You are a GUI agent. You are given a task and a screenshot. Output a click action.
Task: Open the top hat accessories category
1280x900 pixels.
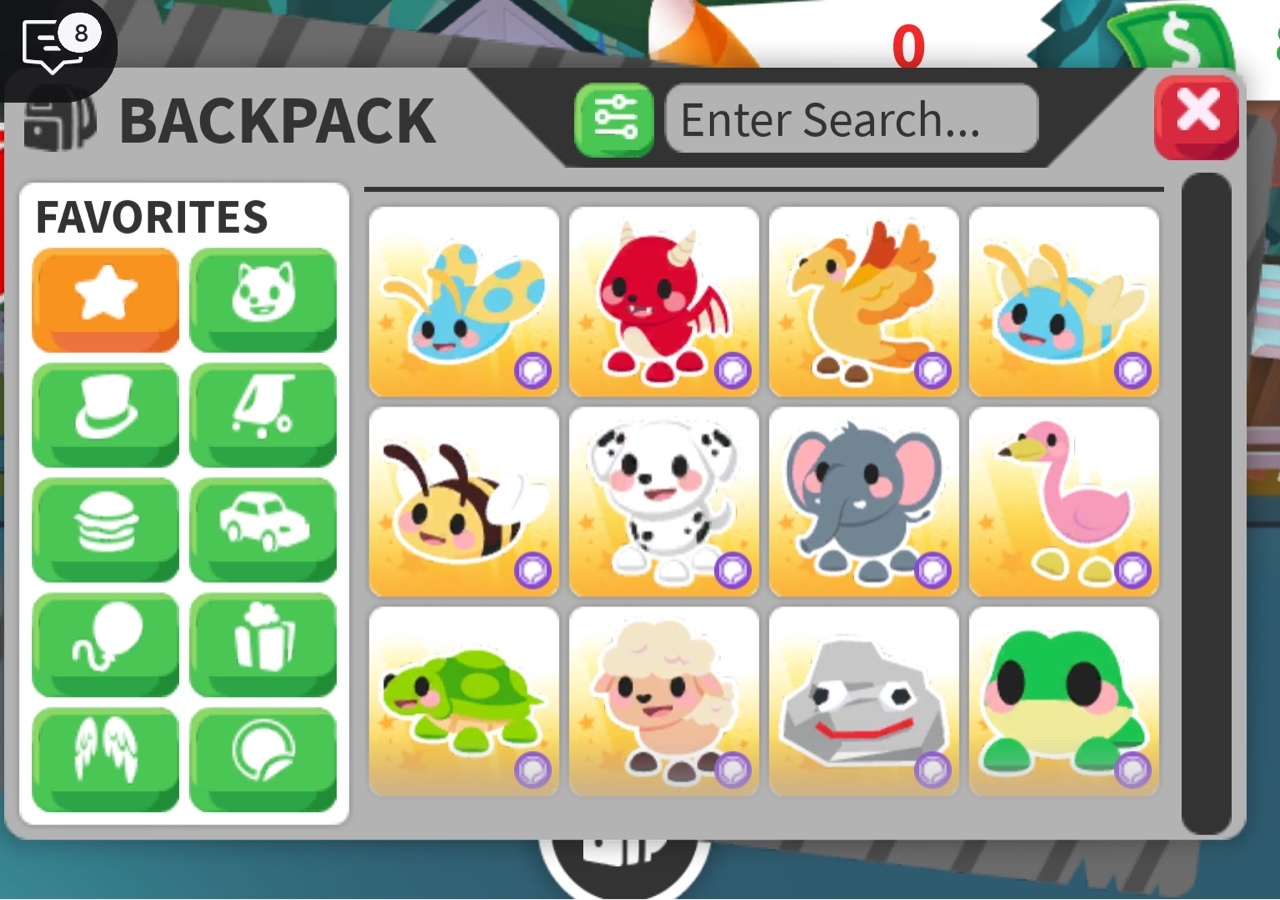click(x=104, y=415)
